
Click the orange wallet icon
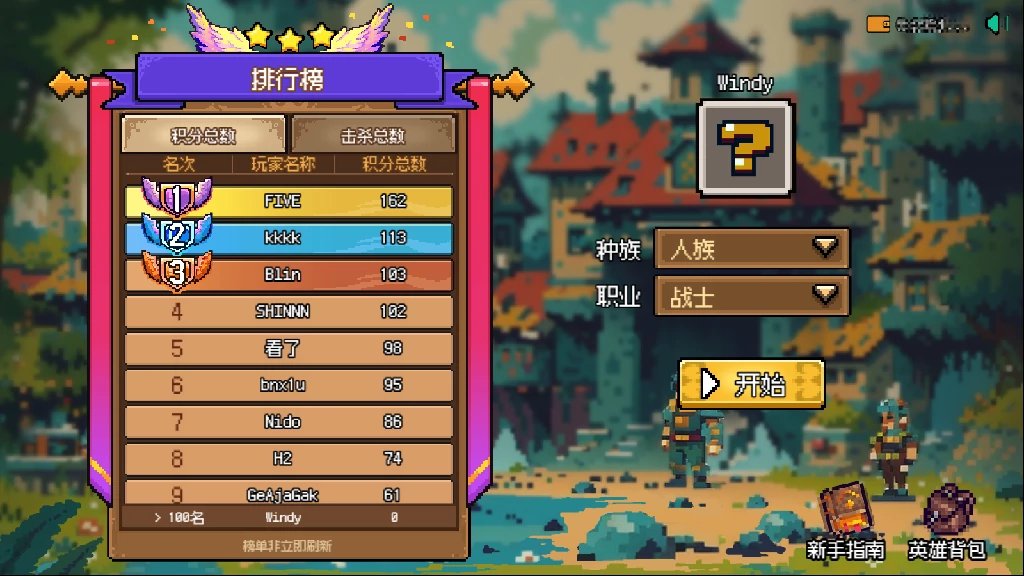click(x=879, y=23)
